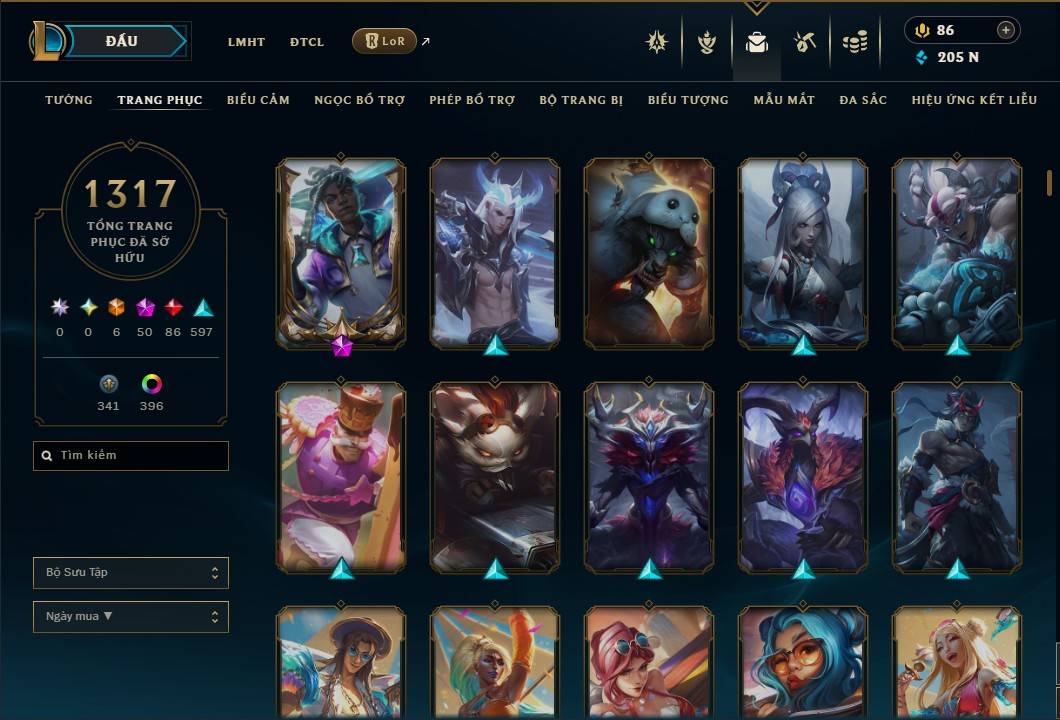Open the LMHT home link
Screen dimensions: 1060x720
[x=246, y=42]
